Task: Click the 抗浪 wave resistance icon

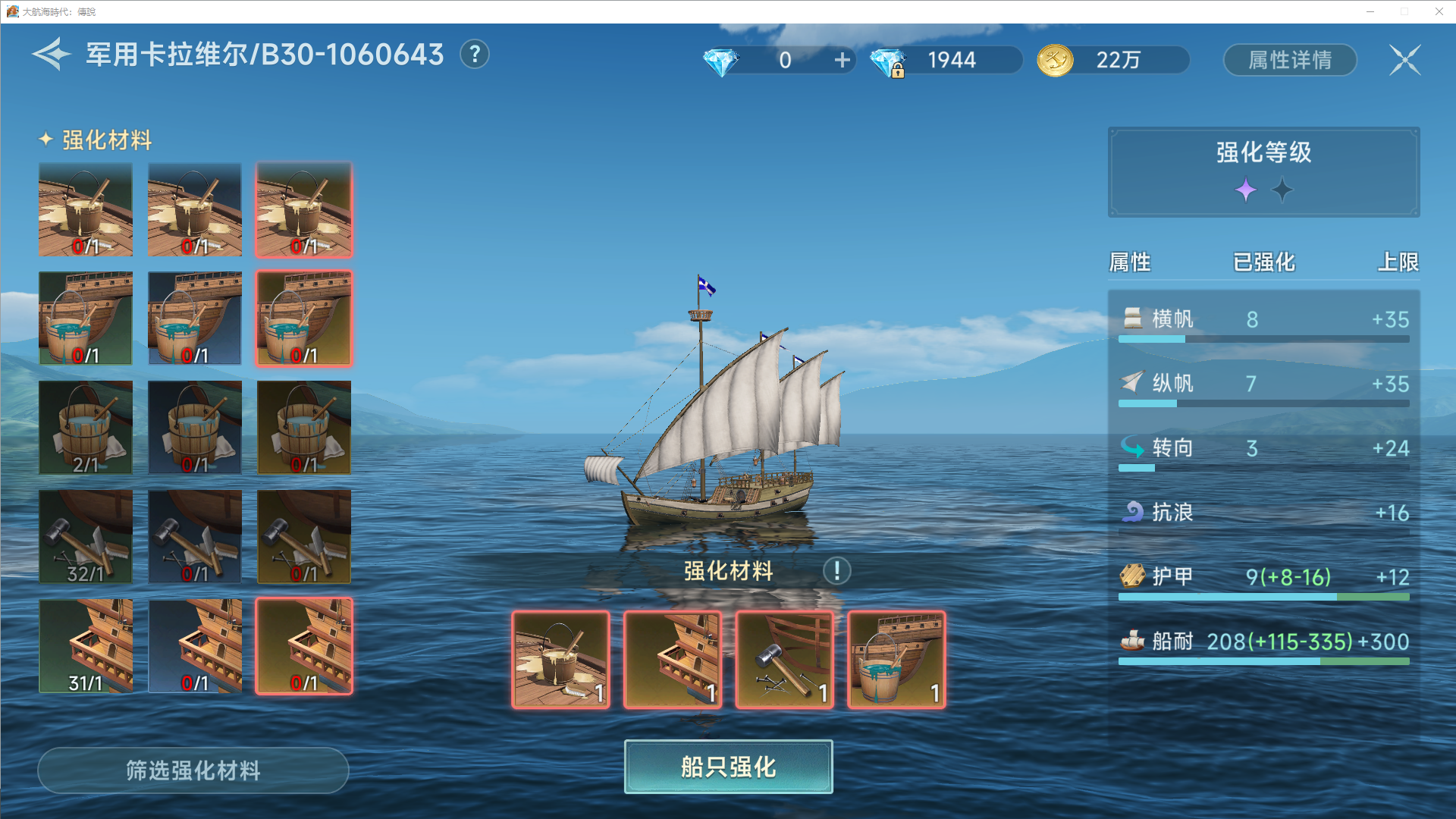Action: 1132,513
